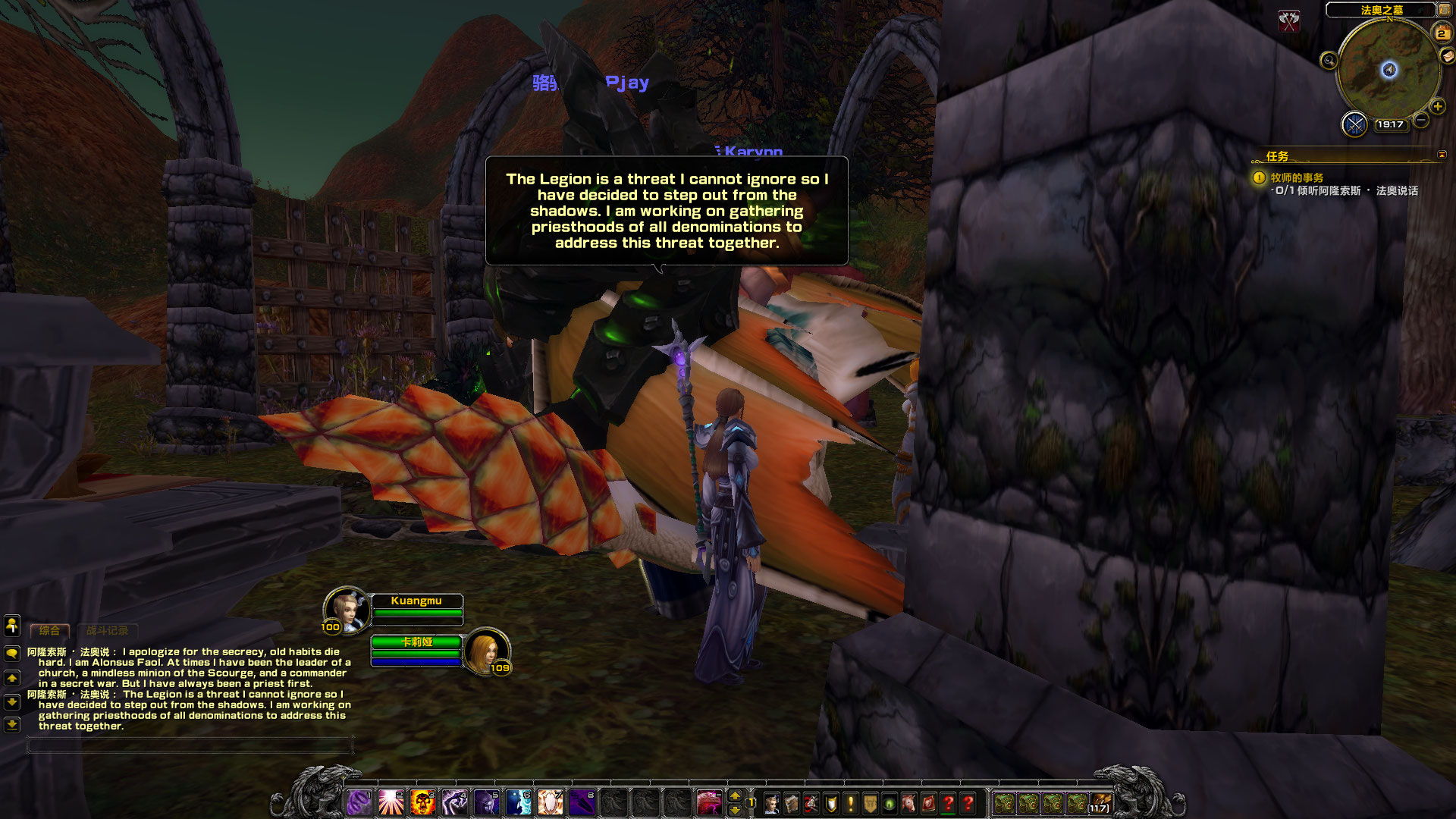Click the chat input box
The width and height of the screenshot is (1456, 819).
[x=190, y=746]
